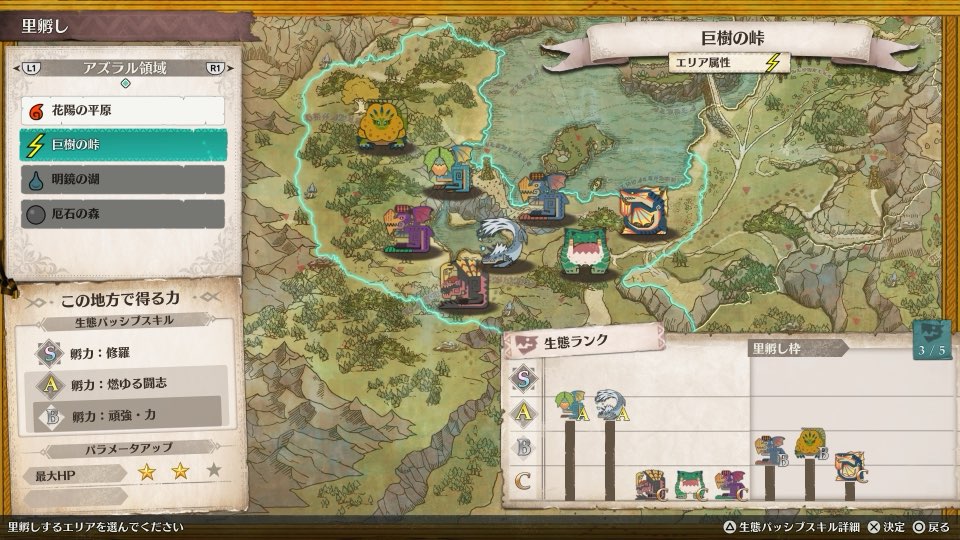This screenshot has width=960, height=540.
Task: Pick the 厄石の森 area entry
Action: click(x=122, y=214)
